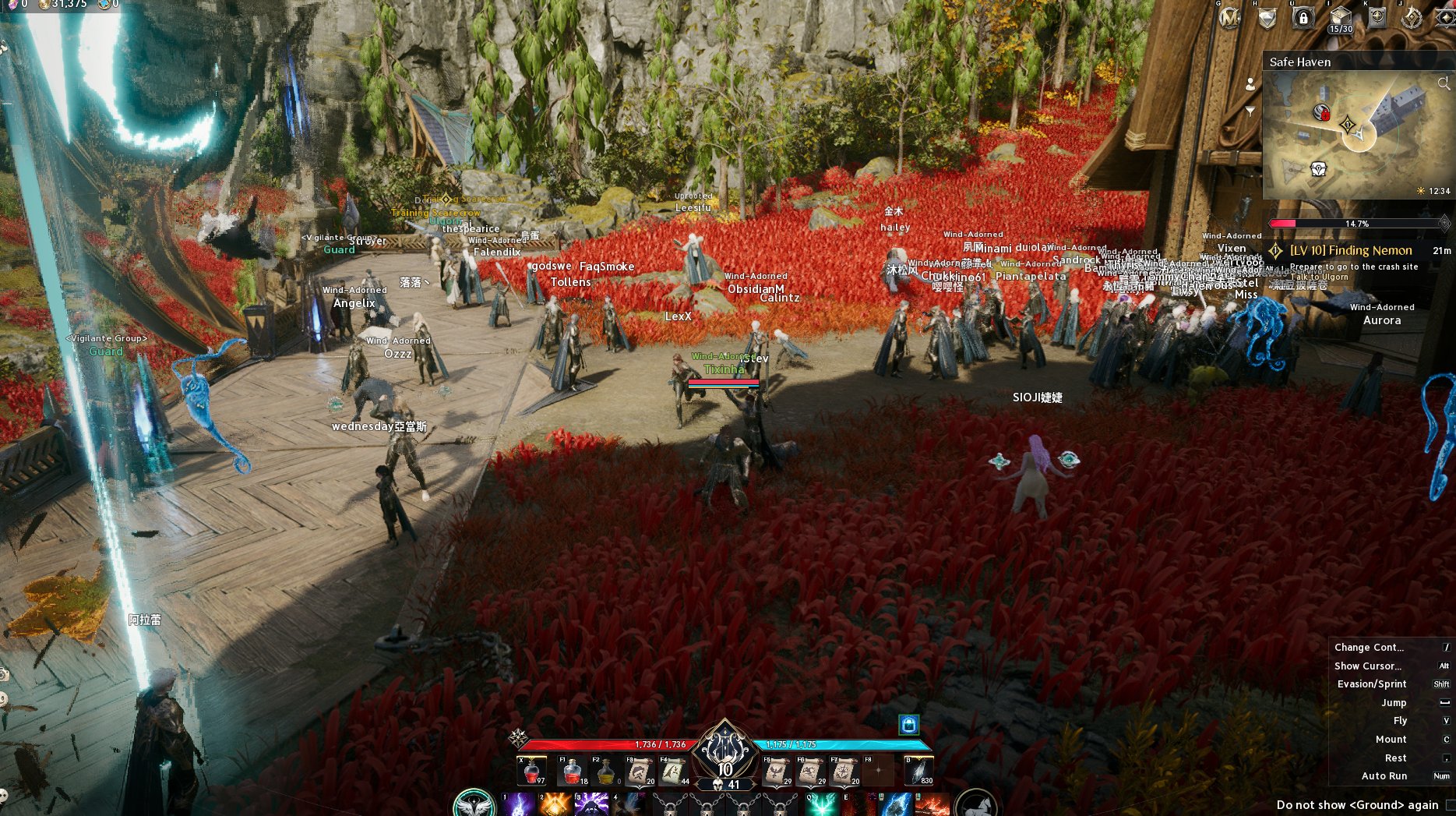Click the minimap magnifier zoom button
Screen dimensions: 1456x816
tap(1444, 83)
